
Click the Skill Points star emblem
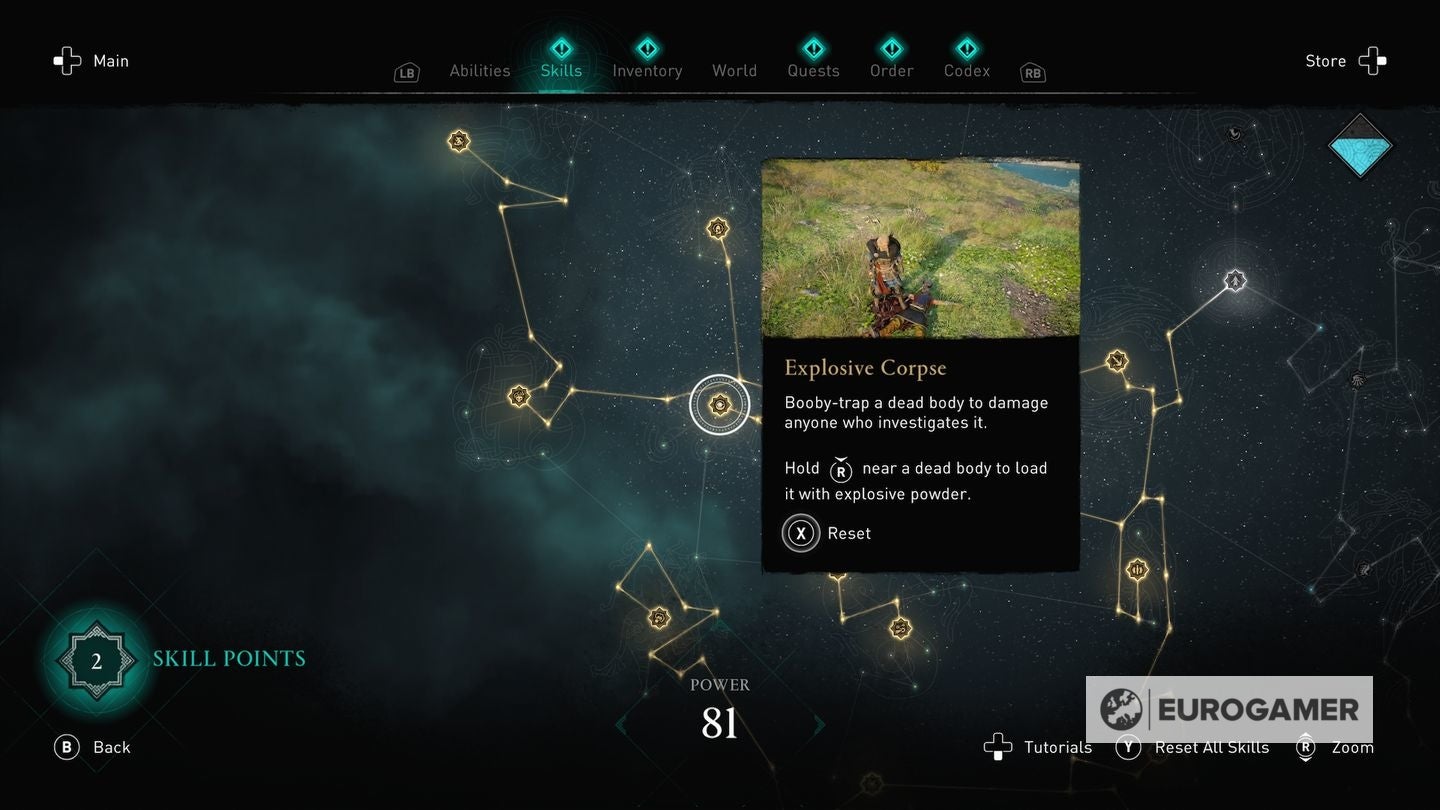click(x=96, y=659)
